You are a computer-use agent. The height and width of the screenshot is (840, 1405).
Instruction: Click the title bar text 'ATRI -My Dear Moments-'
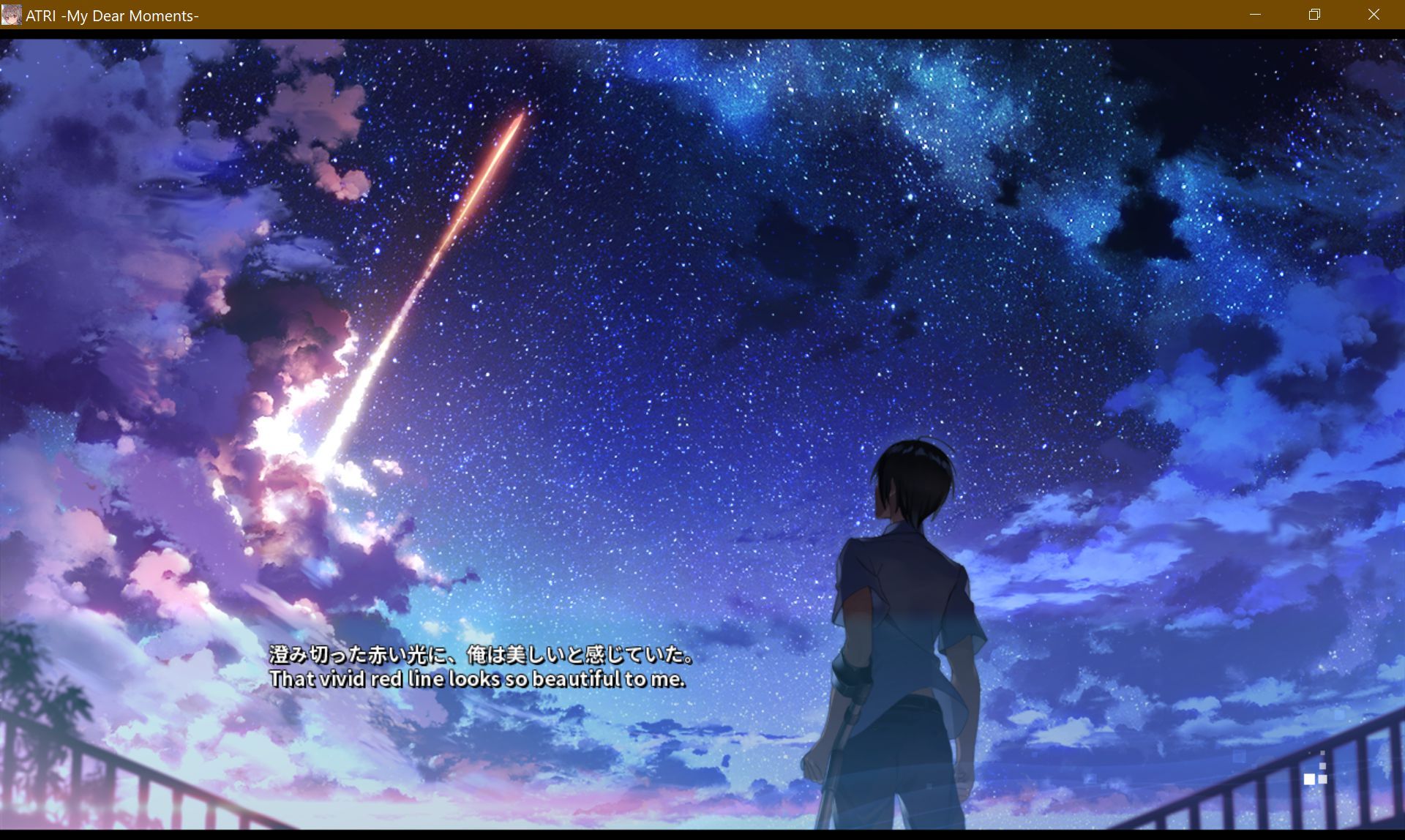tap(111, 15)
